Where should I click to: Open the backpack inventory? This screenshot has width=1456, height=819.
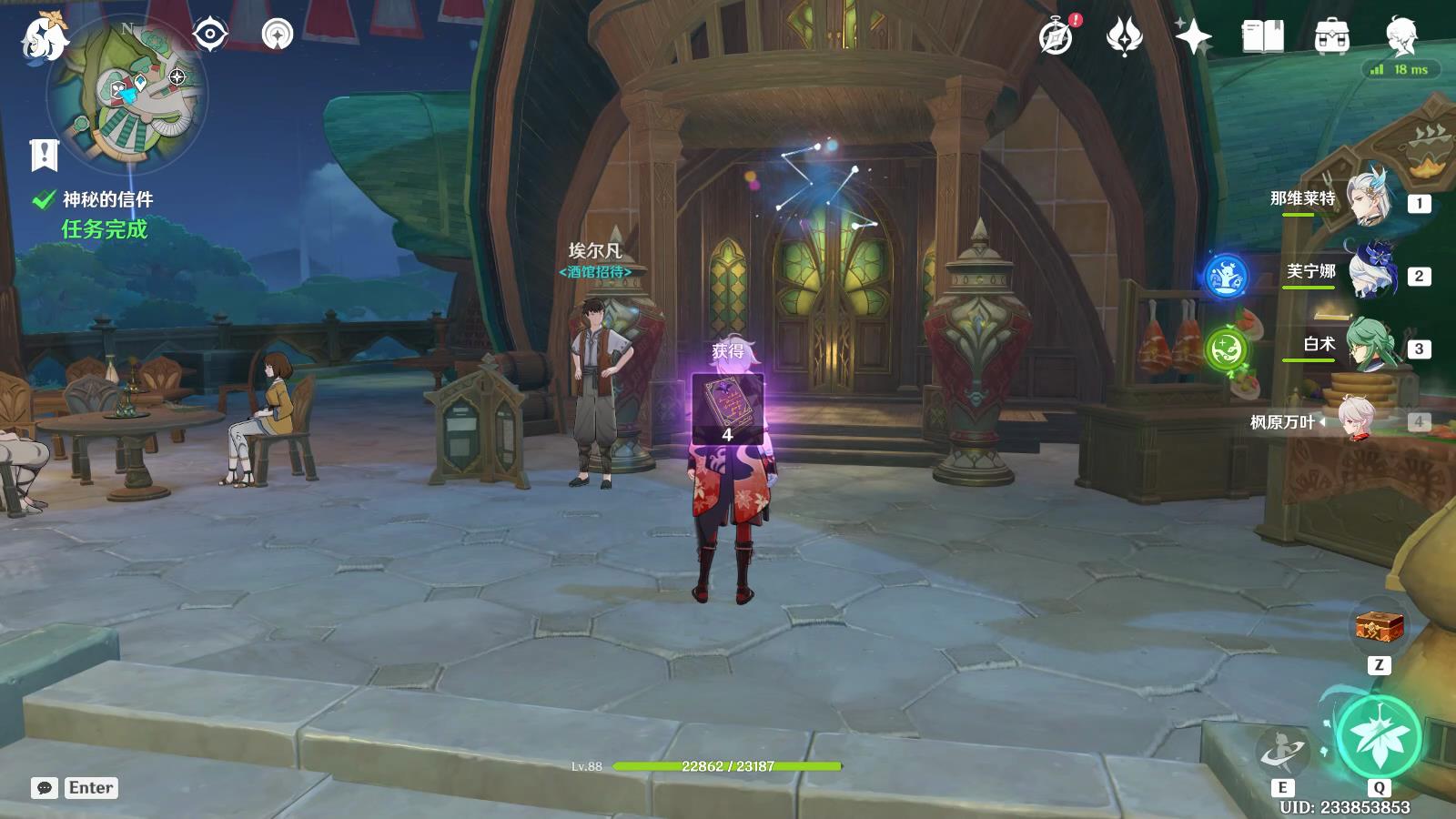[x=1331, y=36]
